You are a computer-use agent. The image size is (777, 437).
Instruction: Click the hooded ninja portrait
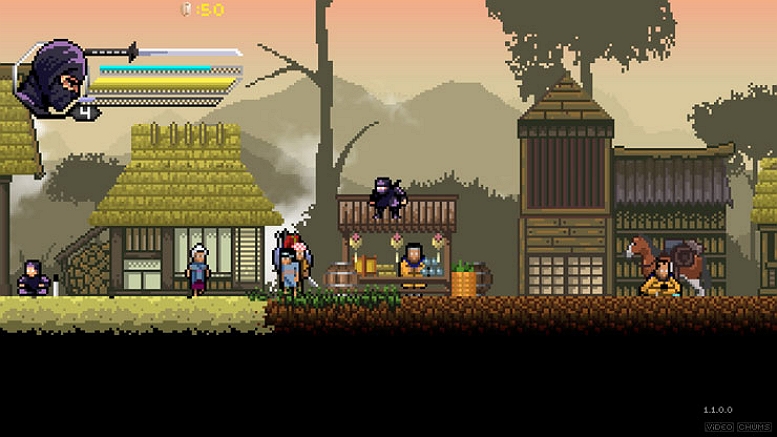(50, 77)
